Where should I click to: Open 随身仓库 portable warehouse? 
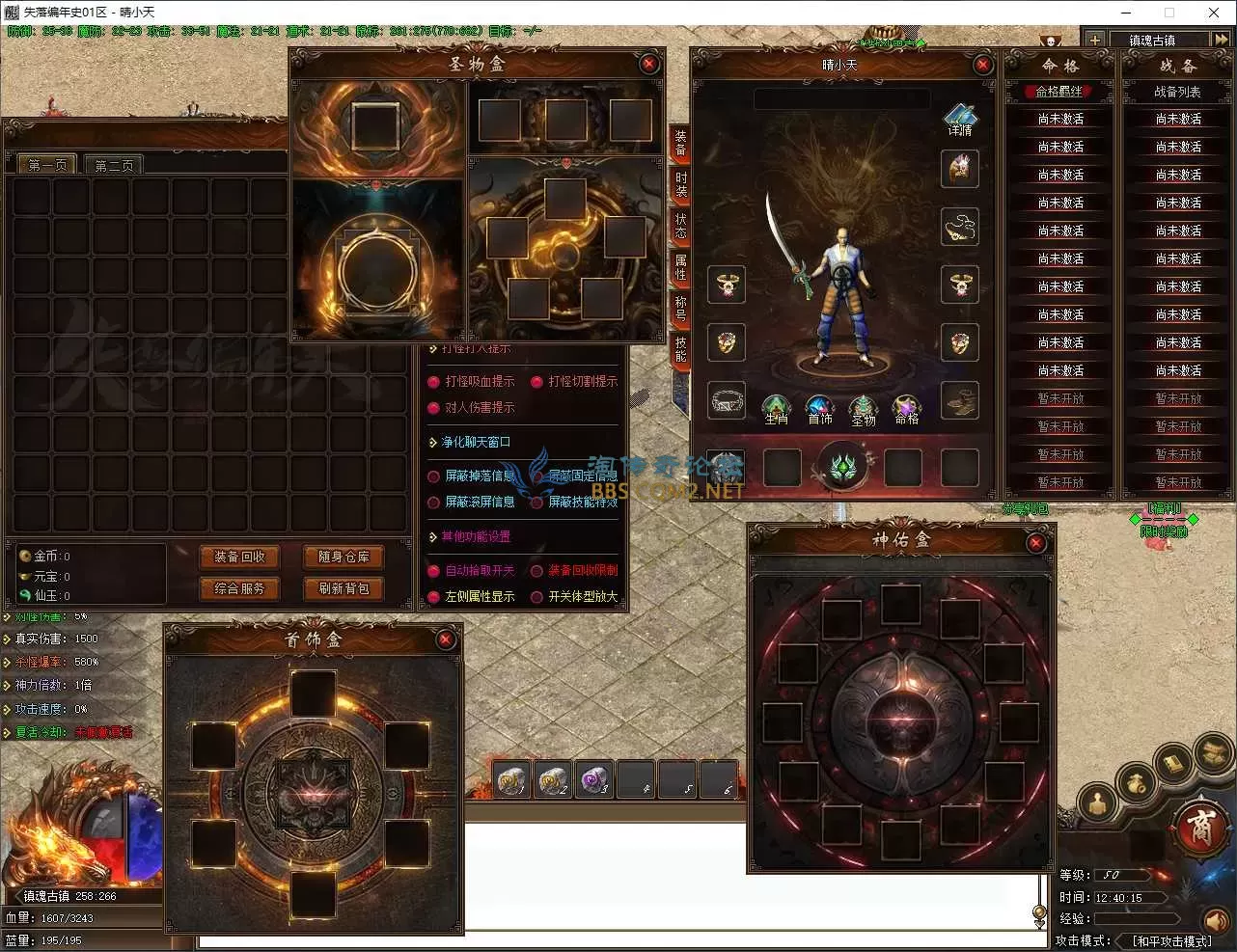(x=344, y=557)
